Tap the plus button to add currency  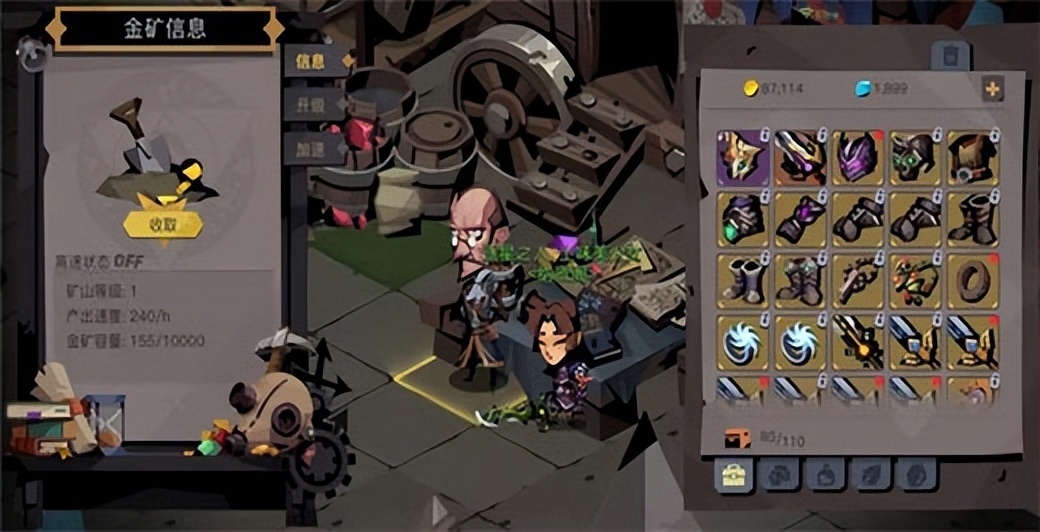[x=992, y=89]
